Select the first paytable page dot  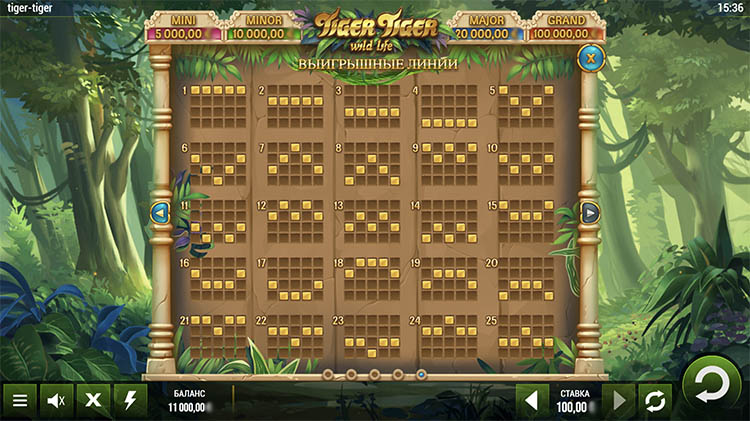click(327, 374)
